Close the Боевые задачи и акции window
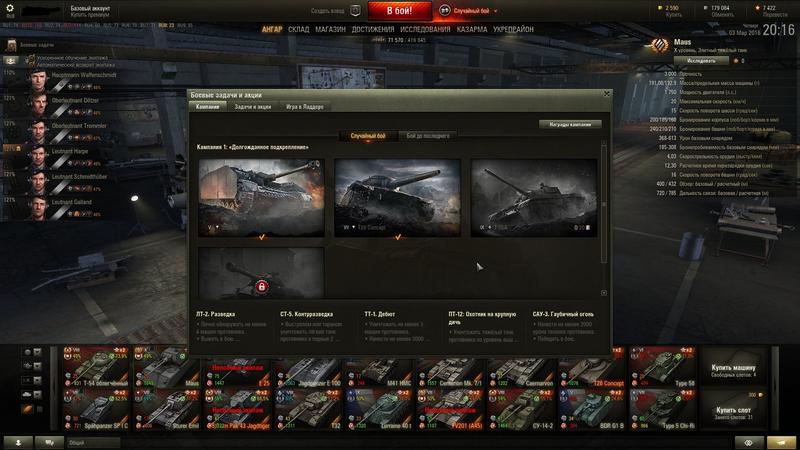The height and width of the screenshot is (450, 800). pos(606,94)
